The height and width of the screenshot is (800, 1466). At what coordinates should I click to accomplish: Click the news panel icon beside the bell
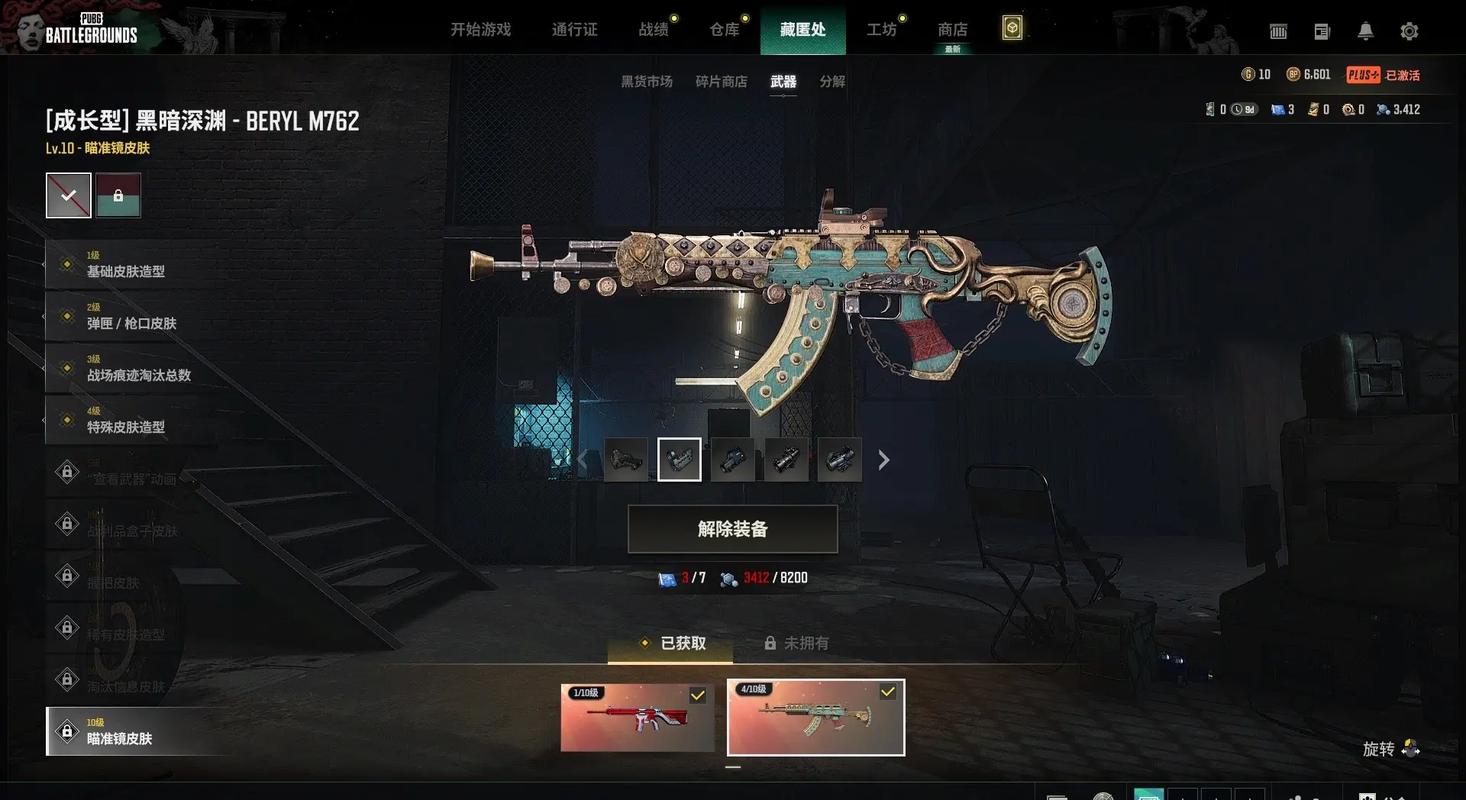tap(1321, 31)
